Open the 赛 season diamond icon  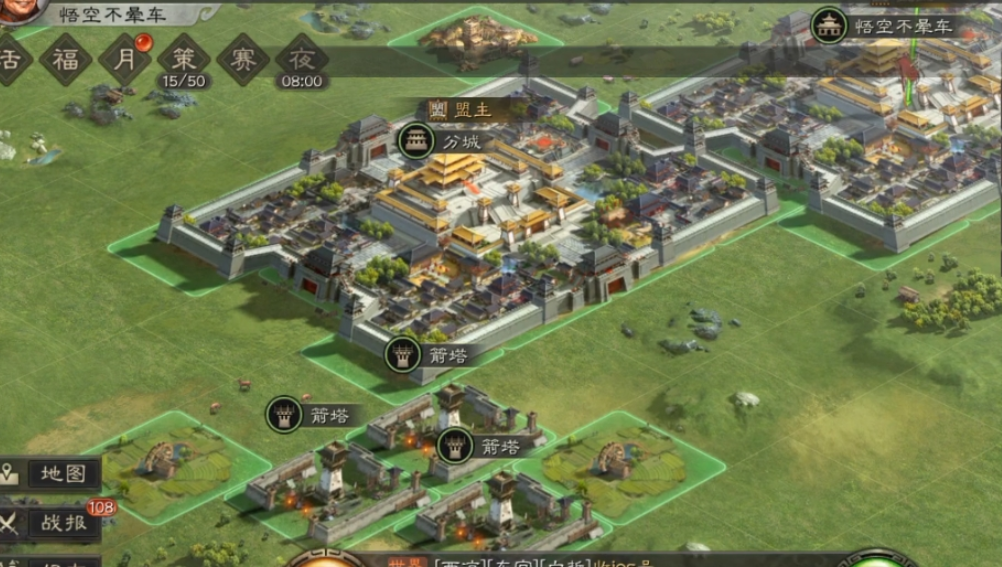coord(243,59)
